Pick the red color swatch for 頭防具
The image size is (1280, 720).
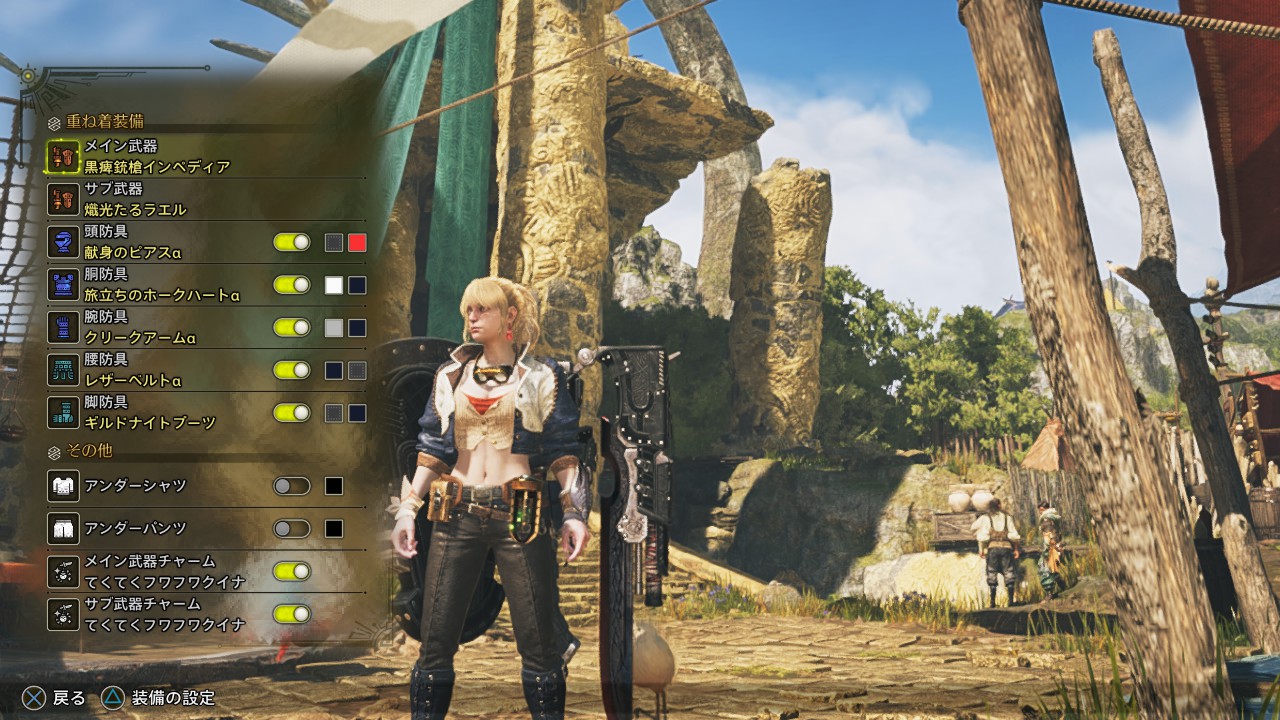tap(357, 242)
